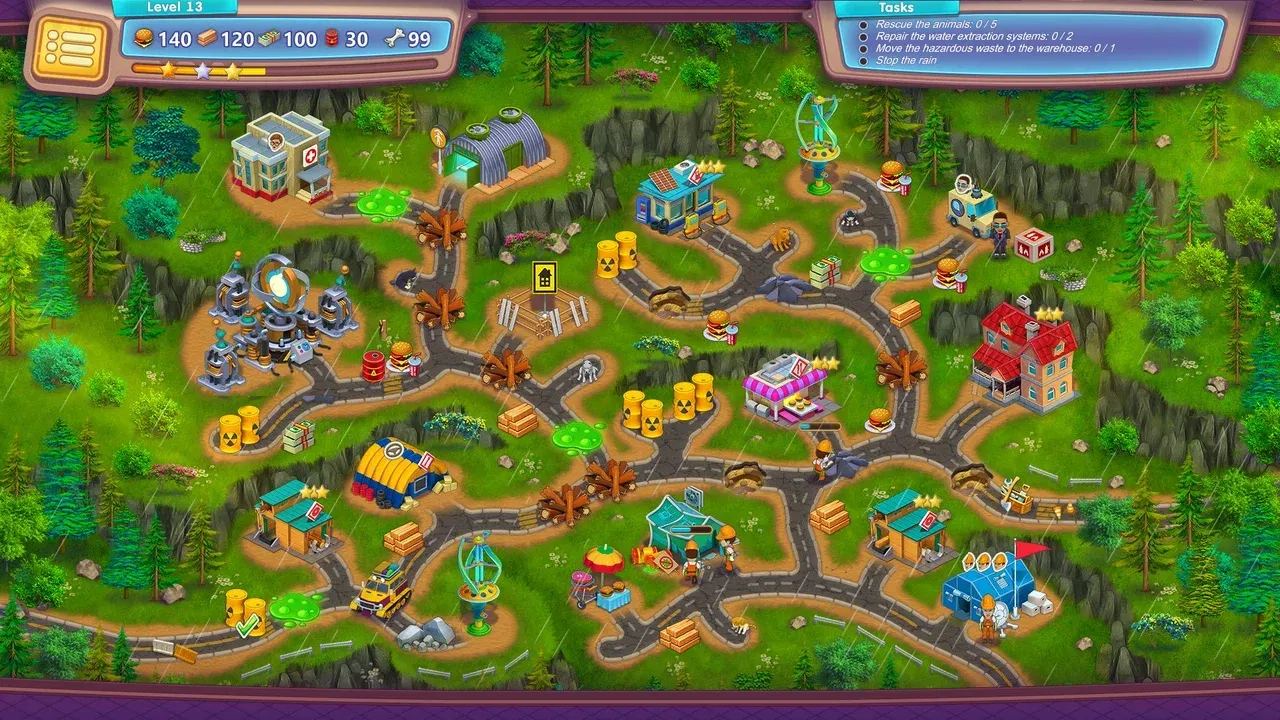Toggle the bullet next to Rescue the animals
1280x720 pixels.
(x=862, y=24)
